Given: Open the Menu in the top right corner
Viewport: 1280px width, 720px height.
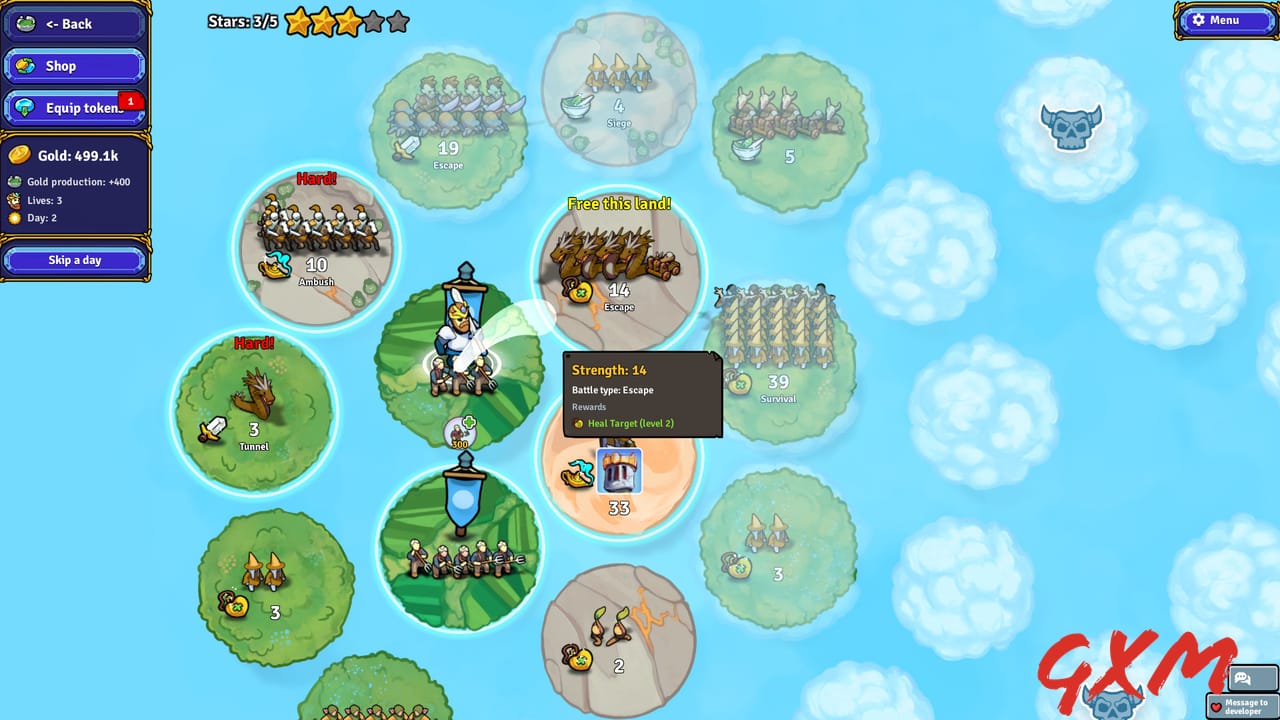Looking at the screenshot, I should click(1227, 20).
